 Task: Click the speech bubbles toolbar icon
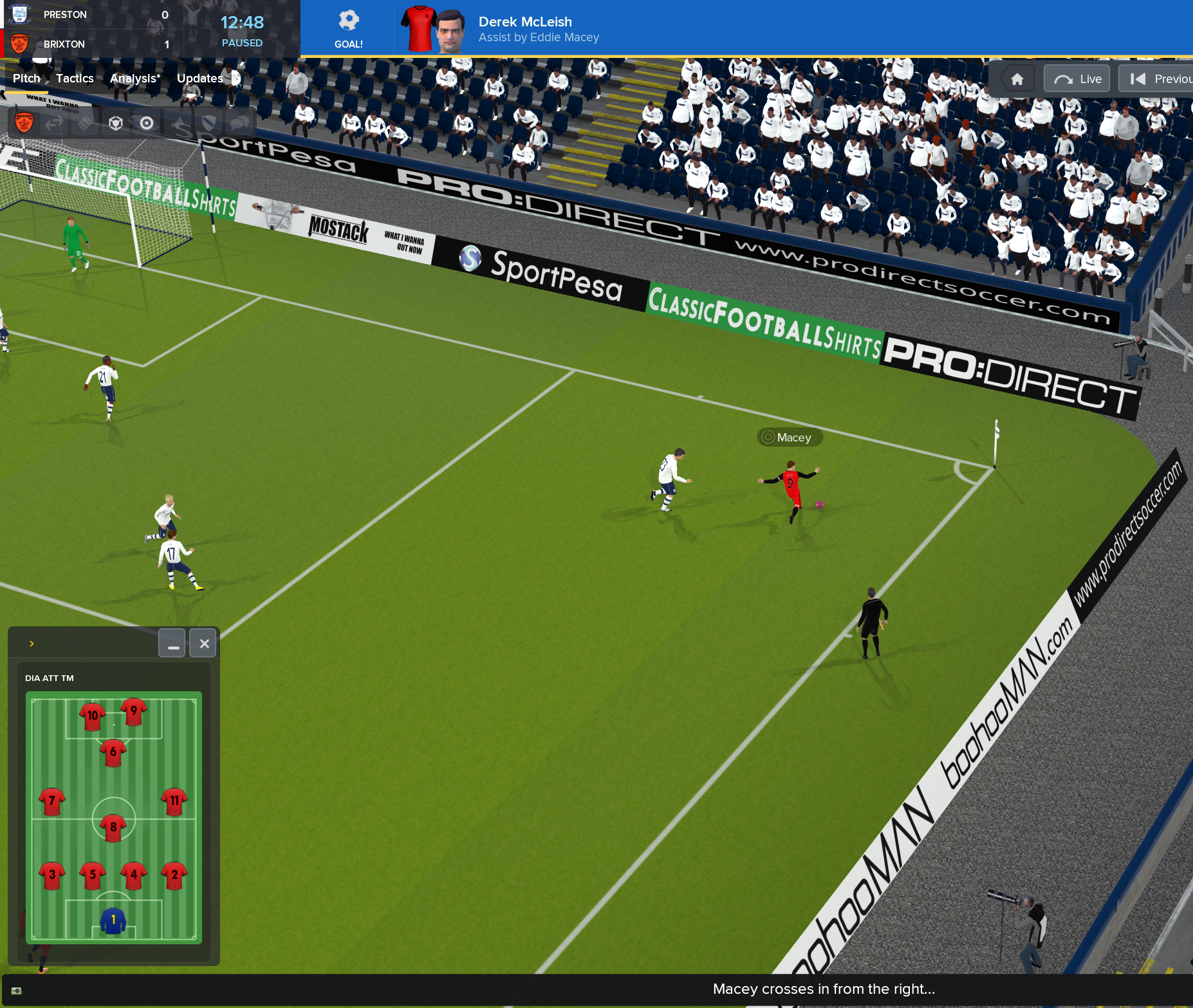pos(239,122)
